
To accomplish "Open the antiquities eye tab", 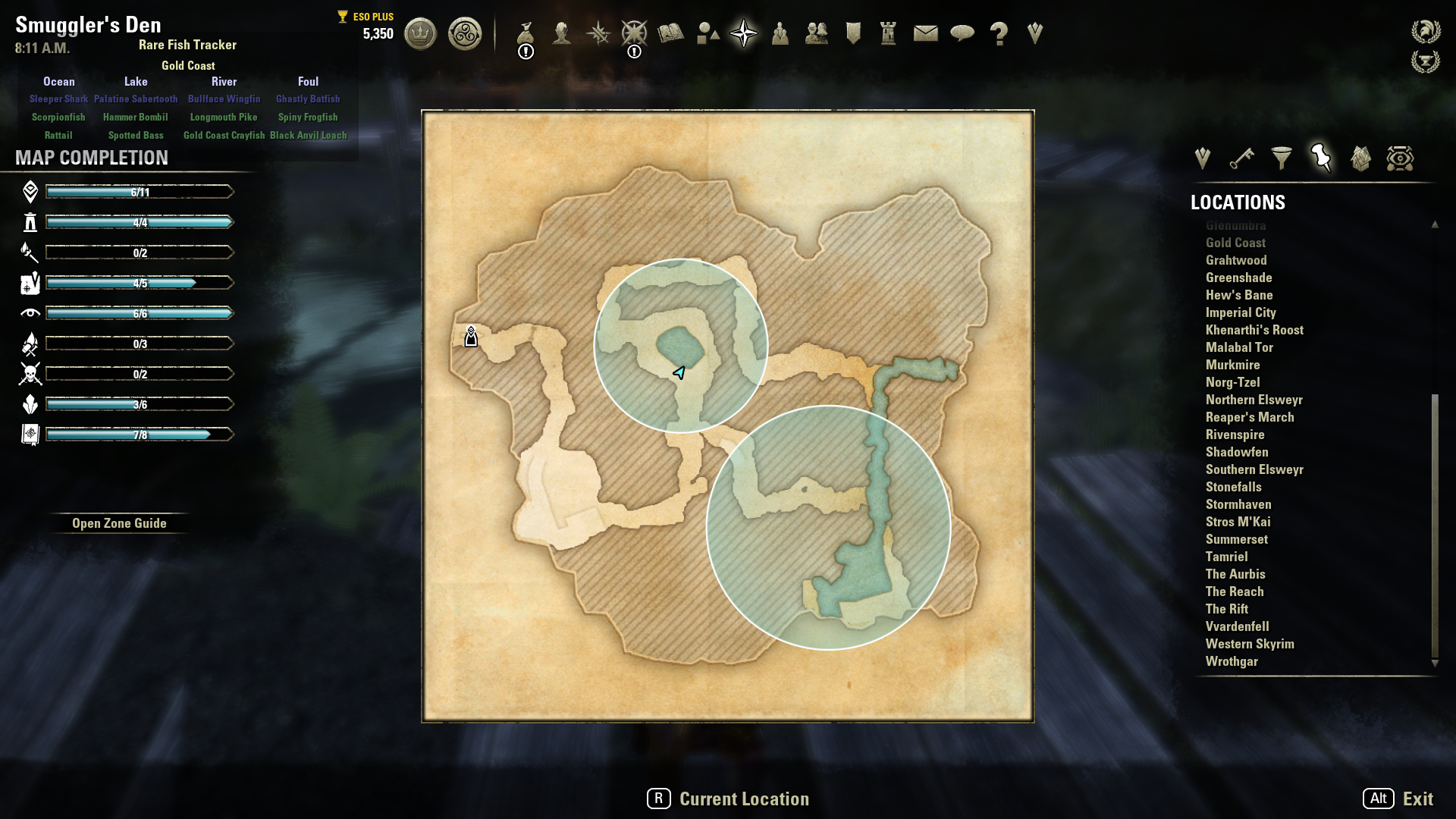I will pyautogui.click(x=1400, y=158).
